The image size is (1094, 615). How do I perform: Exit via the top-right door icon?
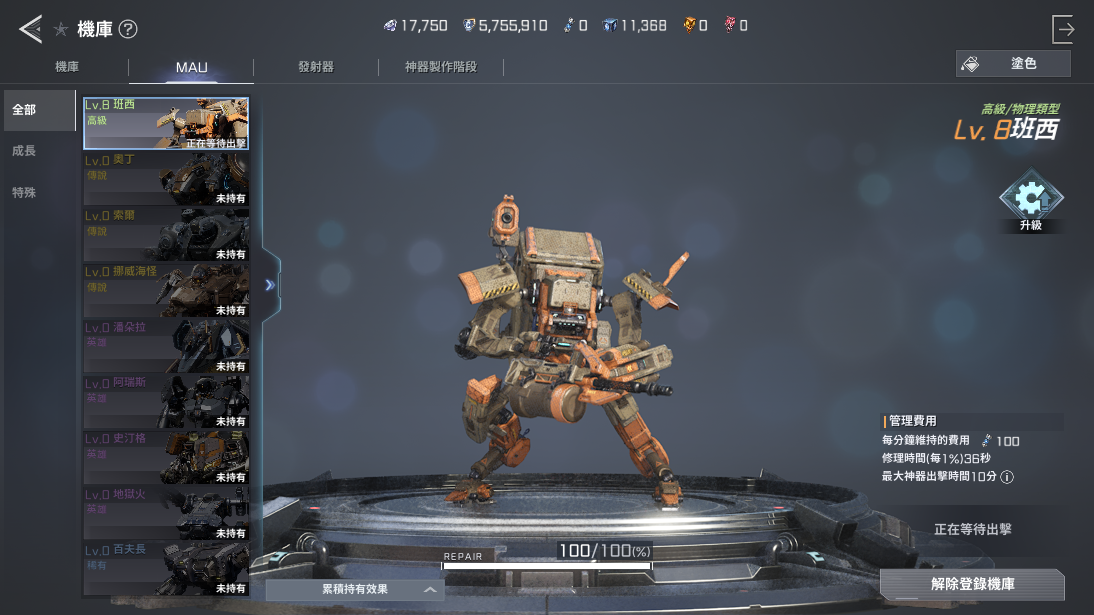[1063, 29]
